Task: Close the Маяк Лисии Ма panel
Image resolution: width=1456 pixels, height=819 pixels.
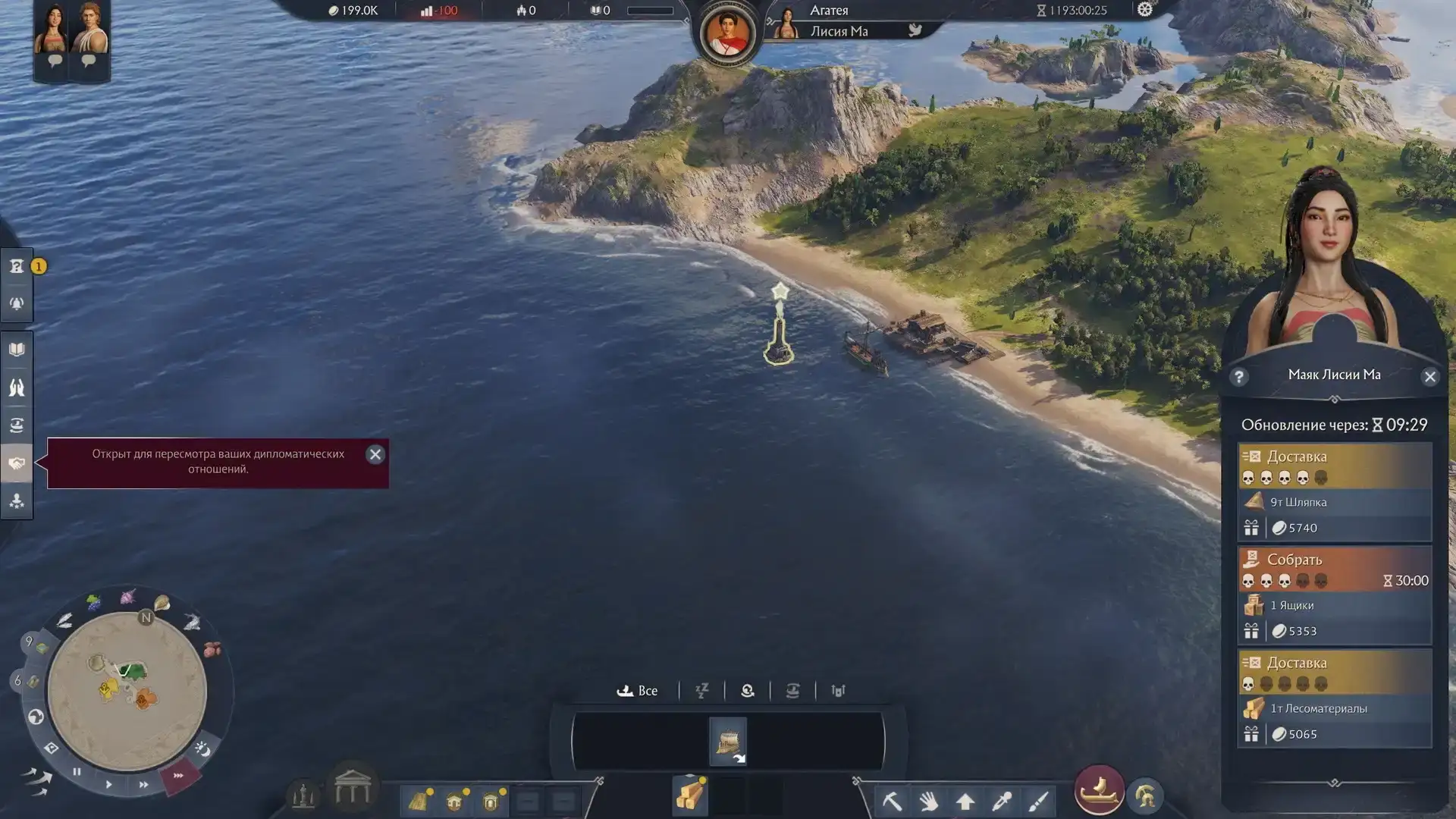Action: pyautogui.click(x=1429, y=377)
